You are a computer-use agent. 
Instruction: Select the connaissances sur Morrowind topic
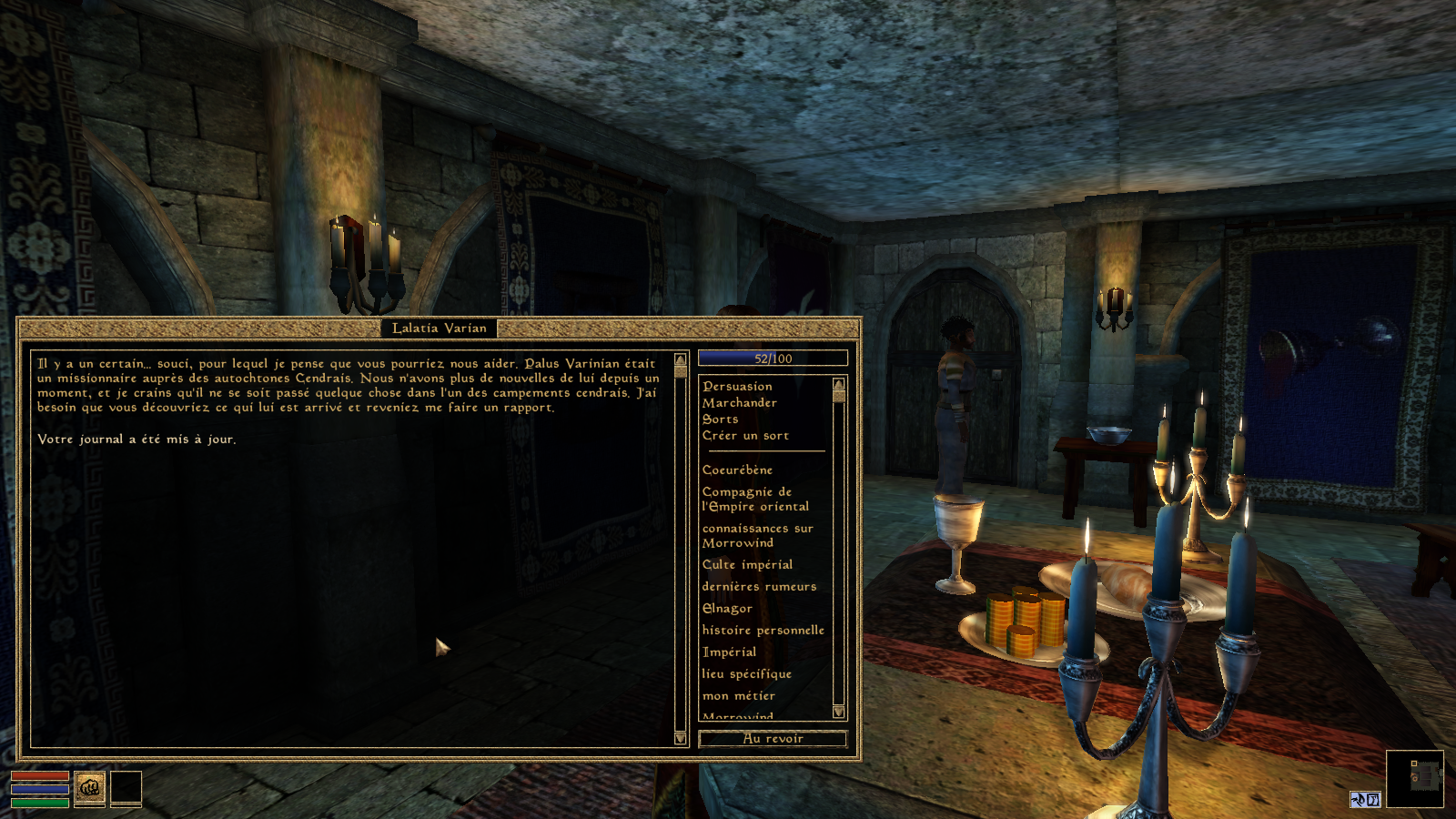tap(757, 536)
